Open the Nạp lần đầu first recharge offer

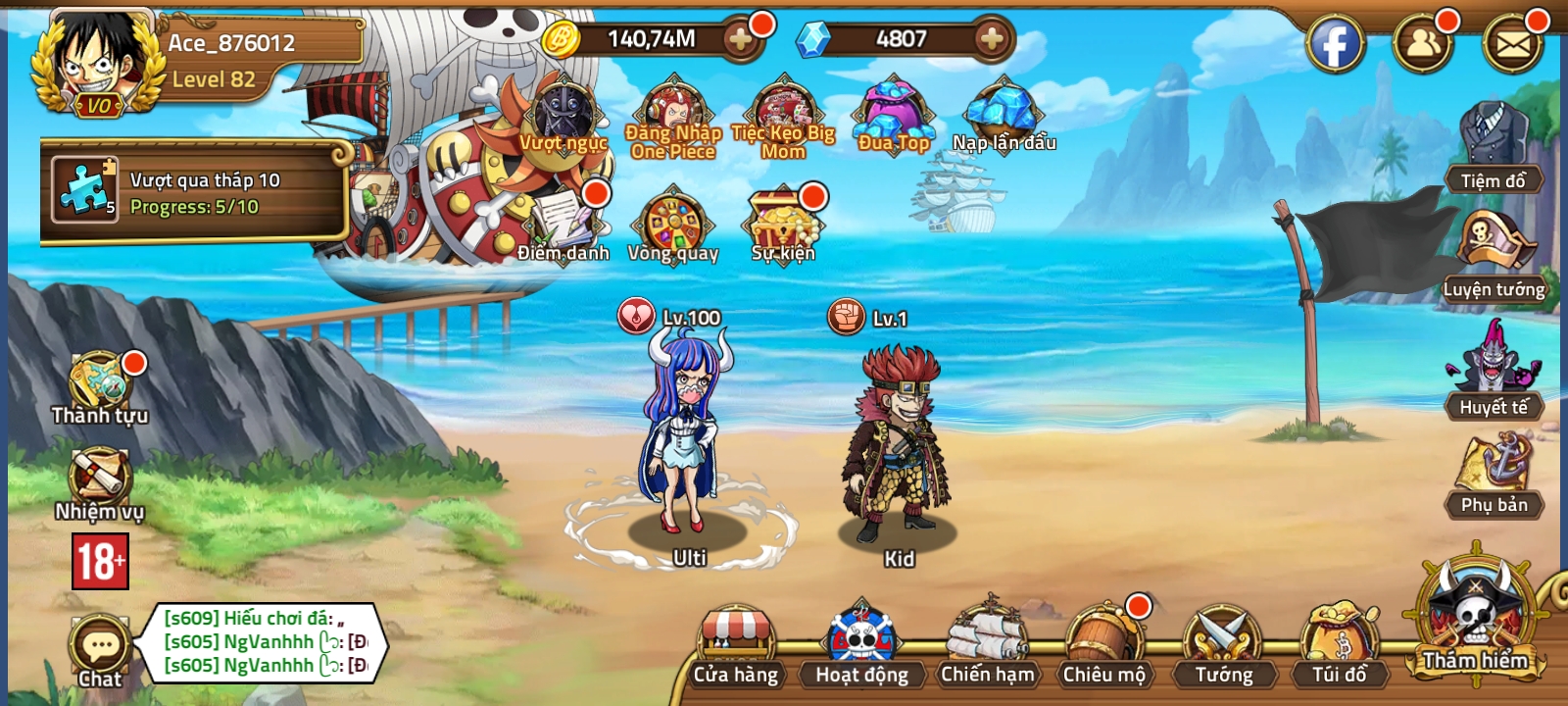point(1003,110)
